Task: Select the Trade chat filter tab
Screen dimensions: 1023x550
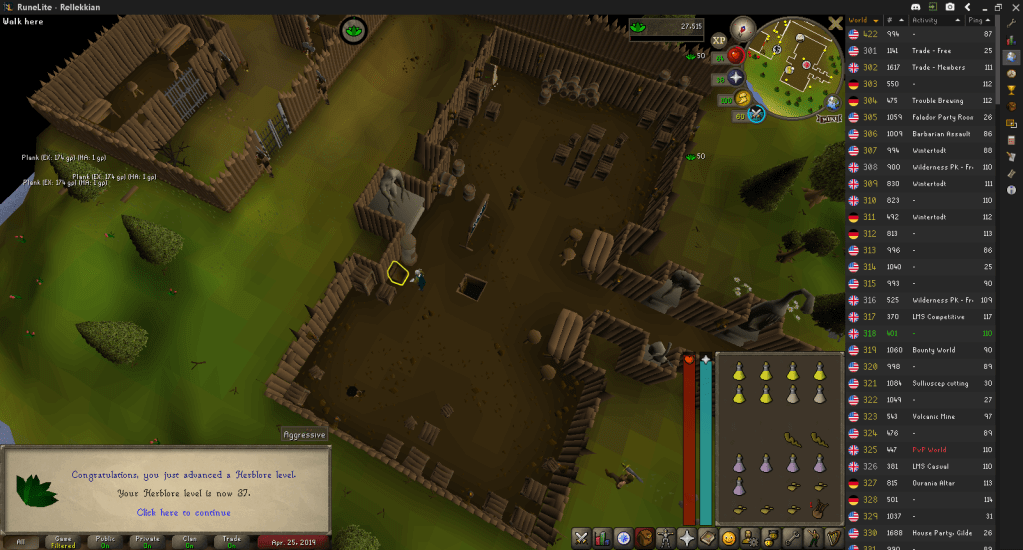Action: tap(231, 541)
